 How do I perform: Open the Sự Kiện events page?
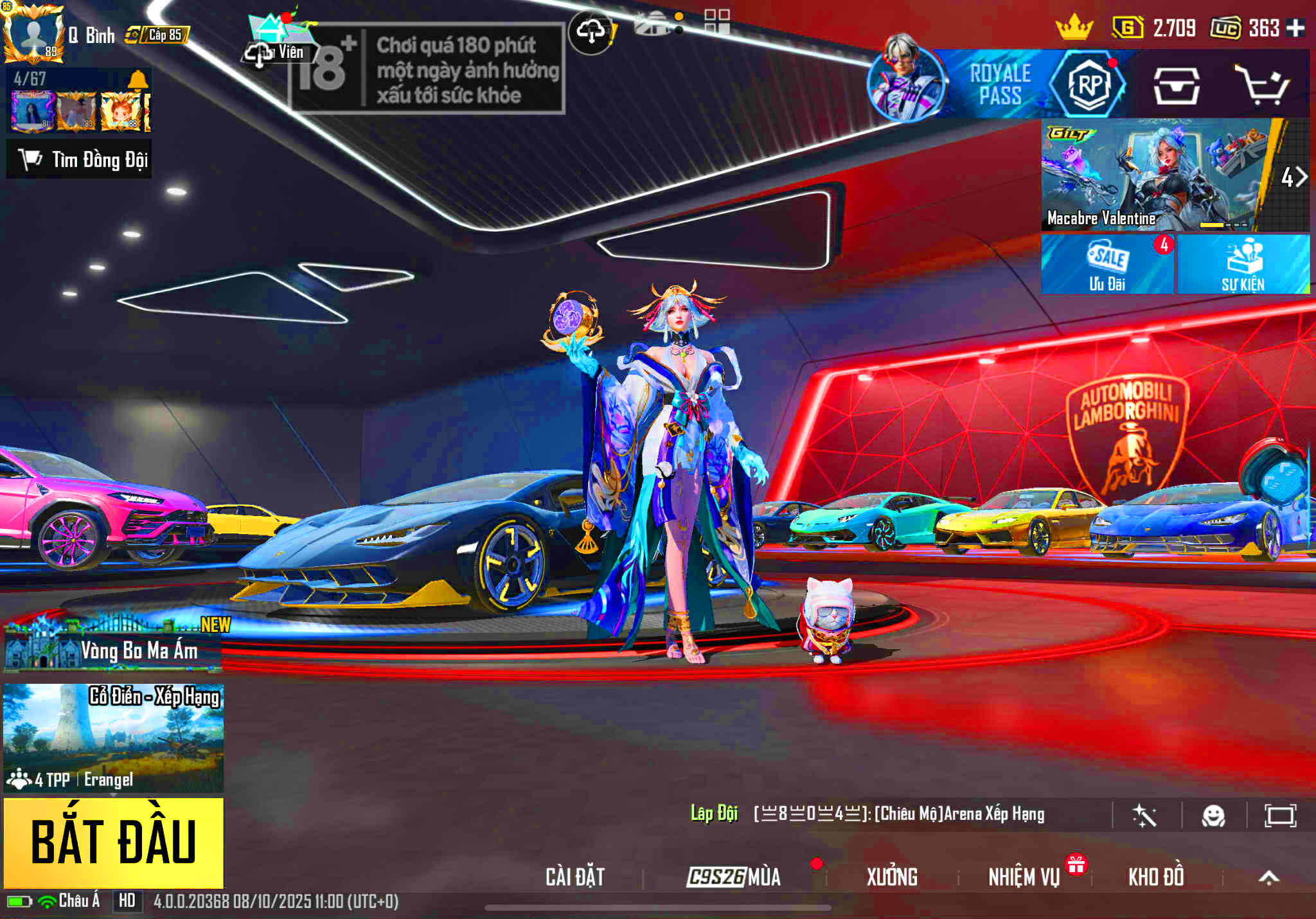(1243, 265)
